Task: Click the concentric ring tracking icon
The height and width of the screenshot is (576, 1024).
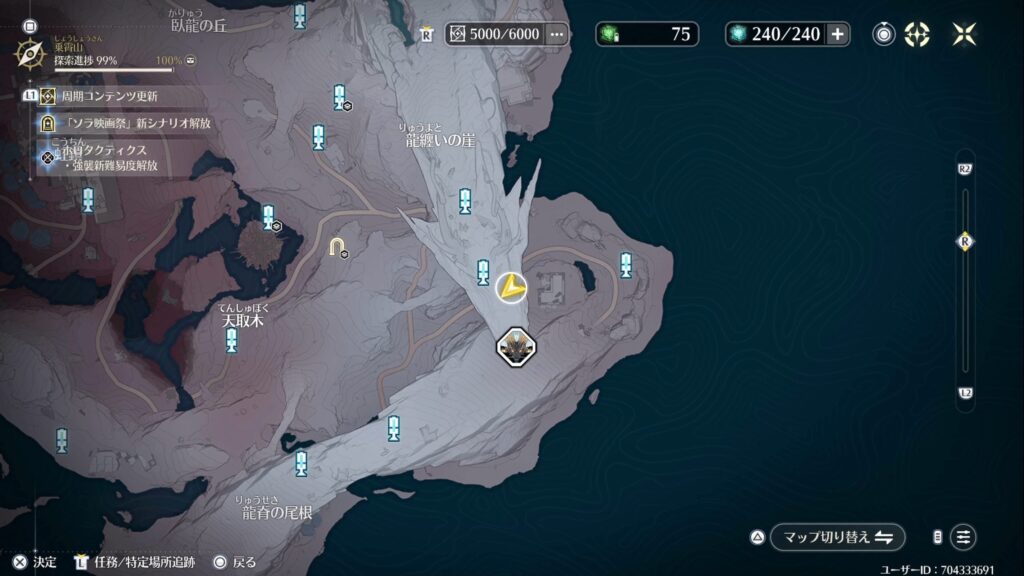Action: [x=884, y=34]
